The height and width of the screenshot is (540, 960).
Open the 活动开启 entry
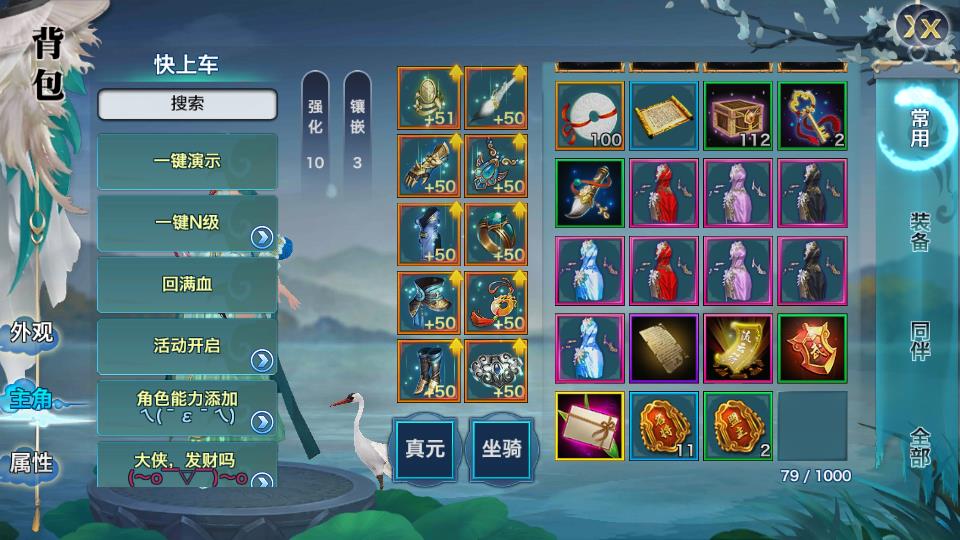pyautogui.click(x=187, y=347)
